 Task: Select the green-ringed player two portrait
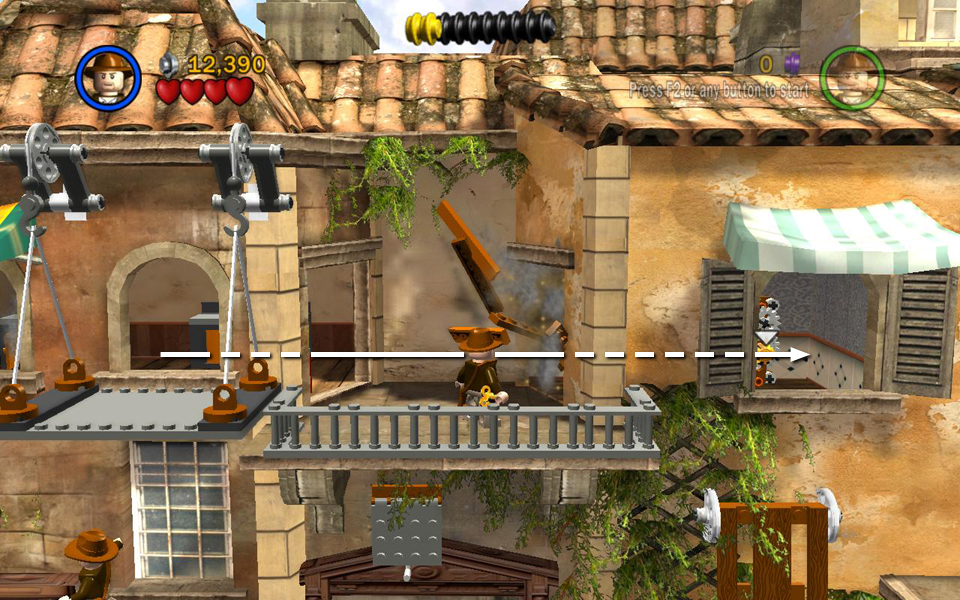(x=852, y=77)
